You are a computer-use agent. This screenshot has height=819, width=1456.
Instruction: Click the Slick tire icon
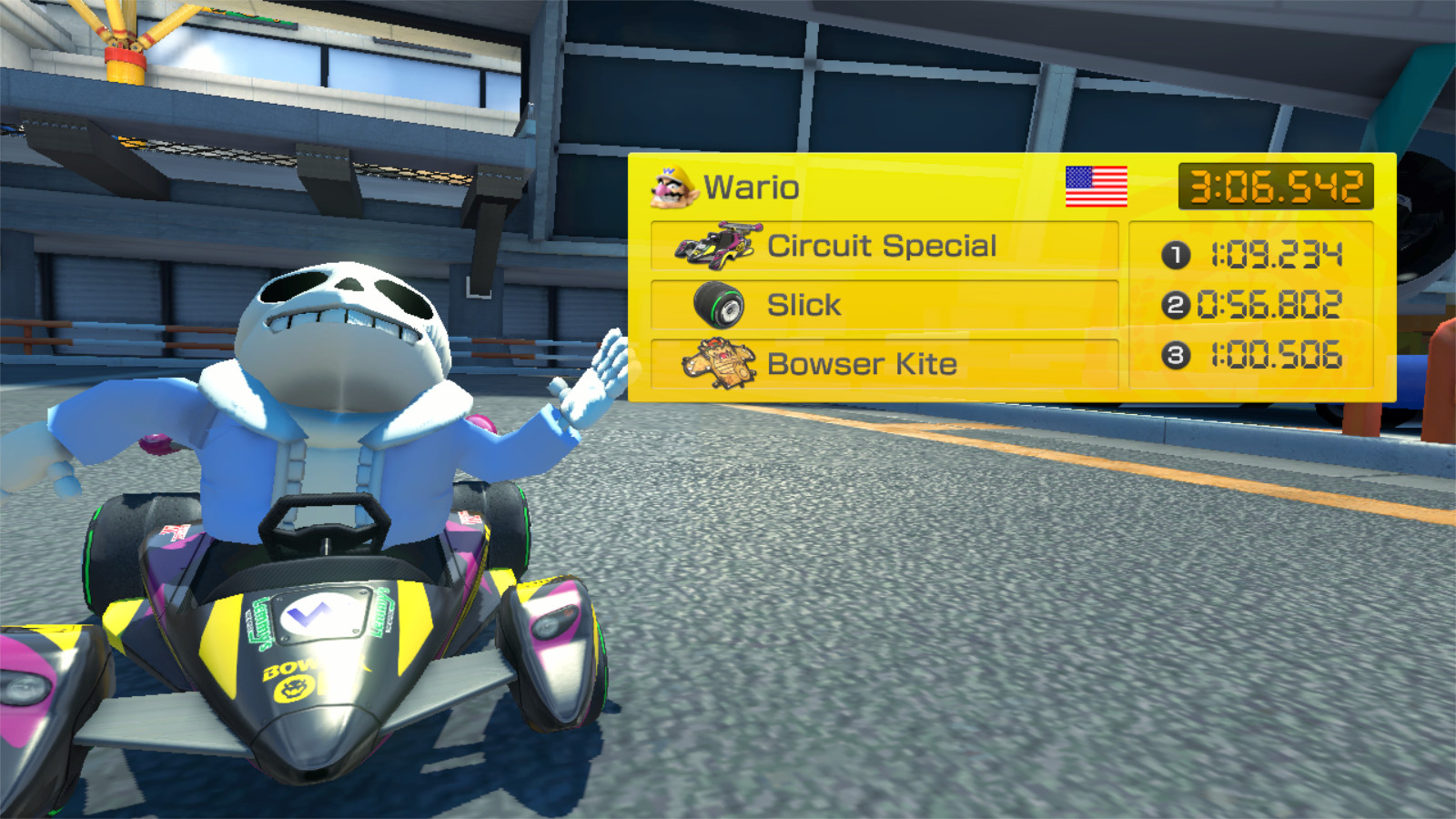click(x=719, y=303)
